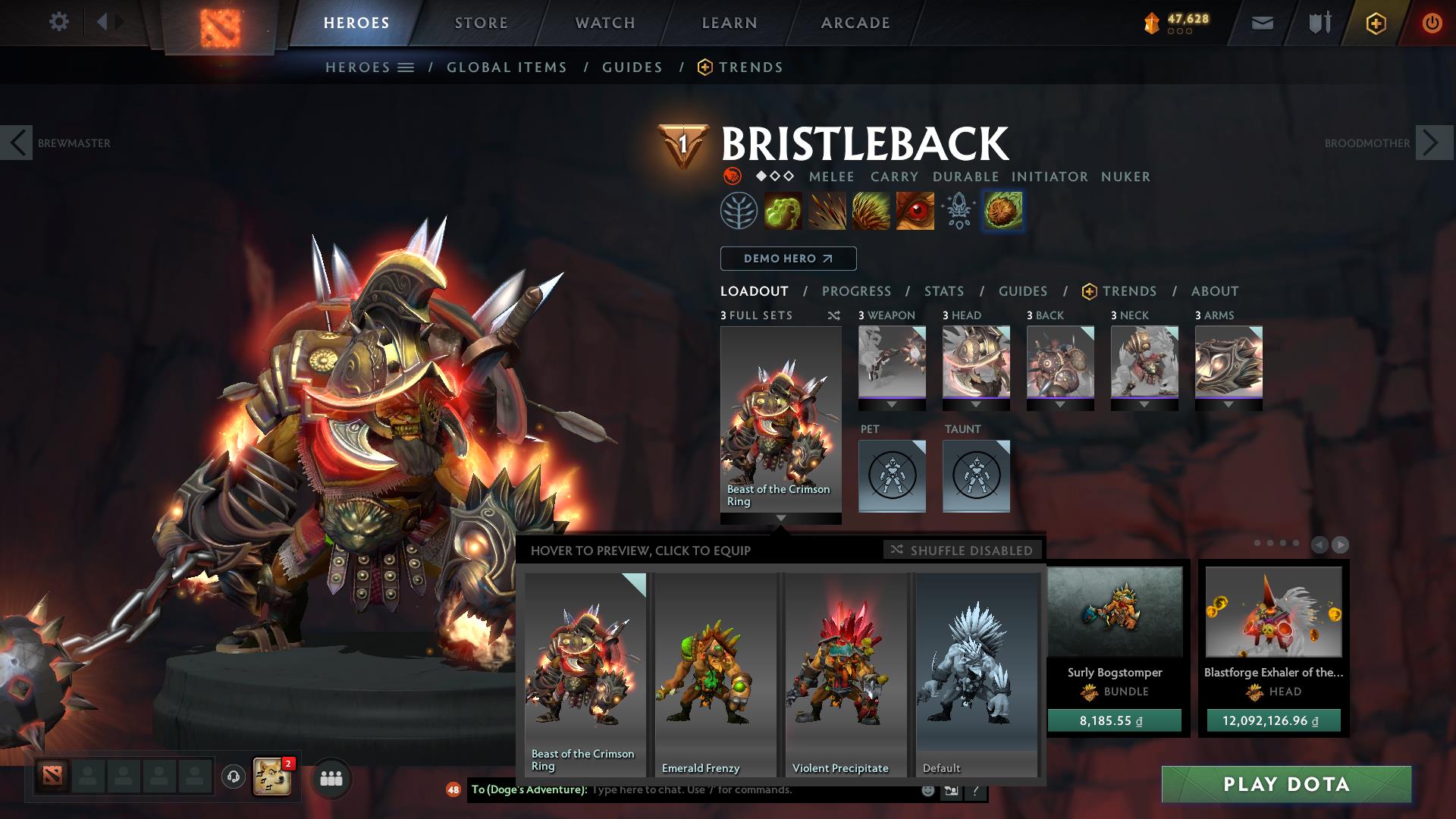Image resolution: width=1456 pixels, height=819 pixels.
Task: Open Dota Plus hexagon icon
Action: coord(1378,23)
